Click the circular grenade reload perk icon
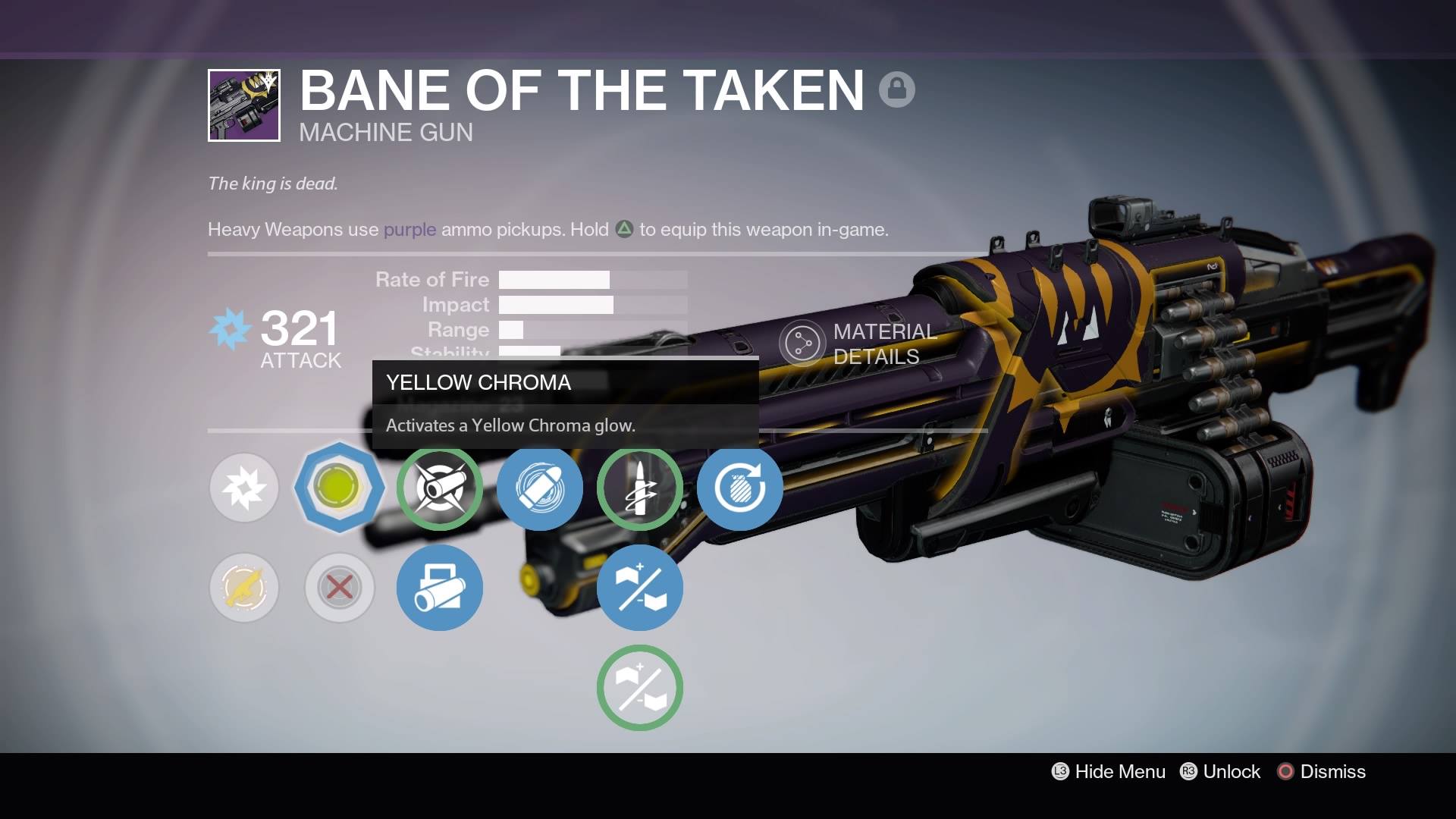 coord(740,488)
